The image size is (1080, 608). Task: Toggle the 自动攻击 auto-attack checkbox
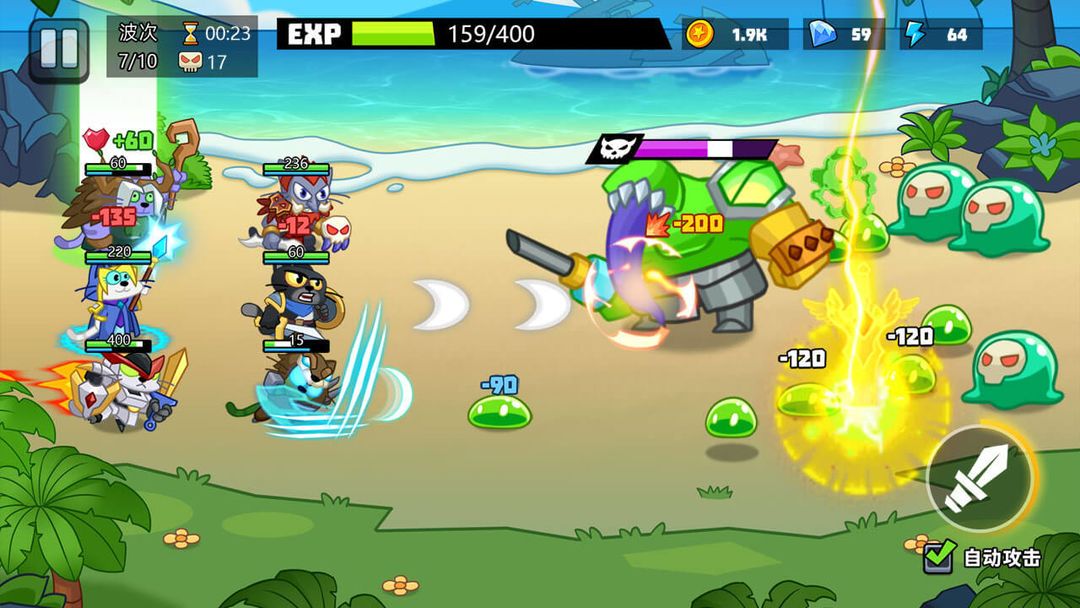tap(939, 556)
